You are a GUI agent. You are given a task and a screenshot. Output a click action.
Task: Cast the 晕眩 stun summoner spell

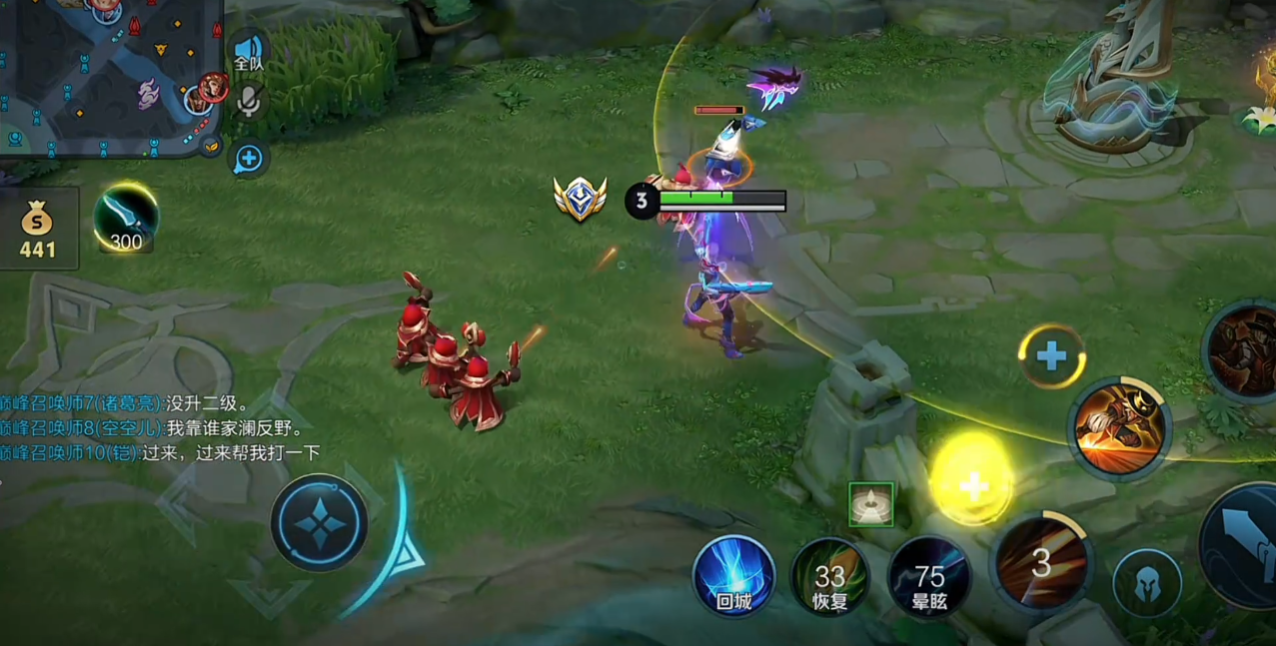click(929, 577)
